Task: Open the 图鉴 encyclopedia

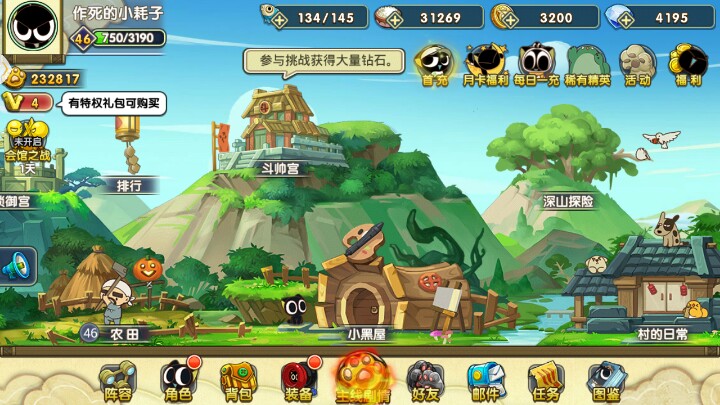Action: [x=605, y=380]
